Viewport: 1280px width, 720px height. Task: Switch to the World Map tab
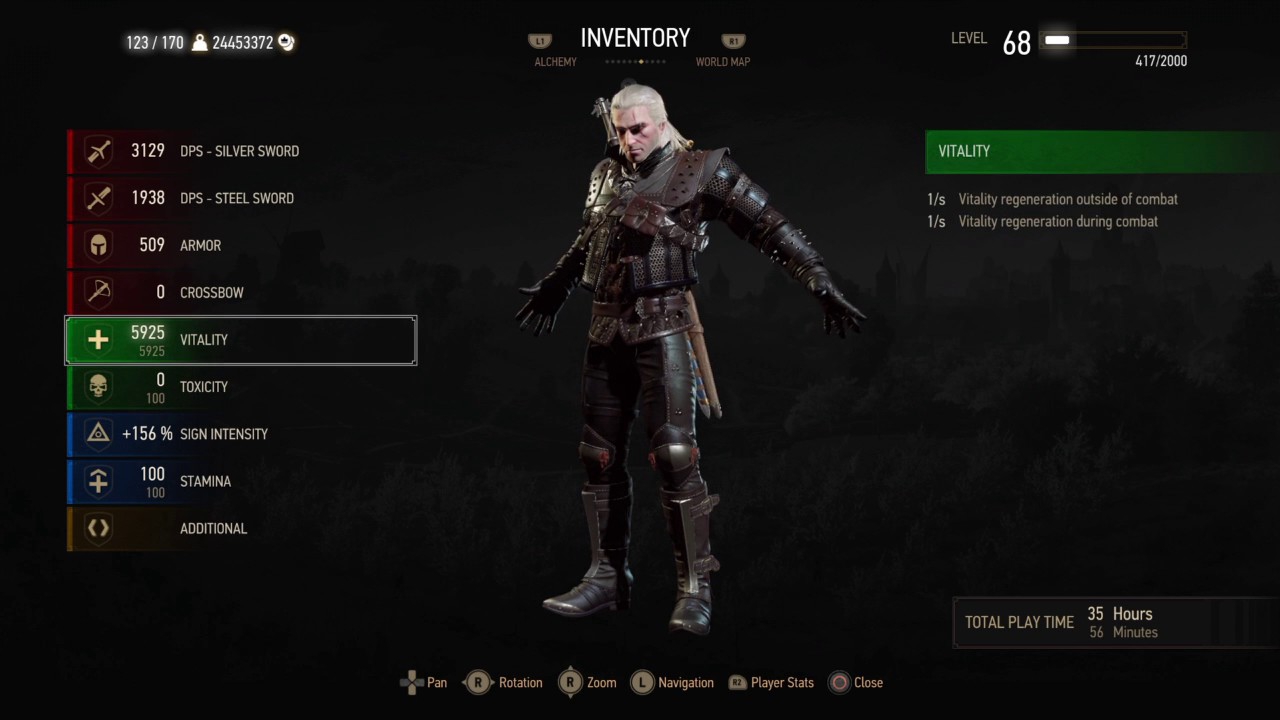(x=722, y=62)
